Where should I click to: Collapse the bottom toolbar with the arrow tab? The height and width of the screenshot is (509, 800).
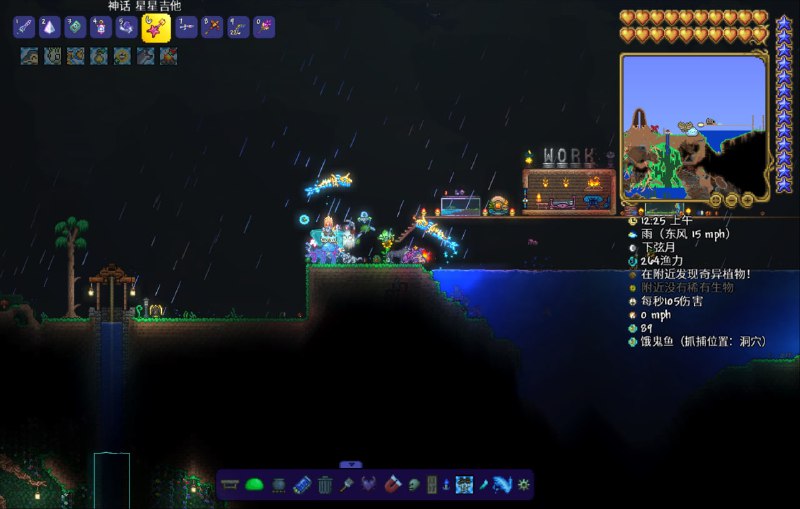pyautogui.click(x=350, y=464)
